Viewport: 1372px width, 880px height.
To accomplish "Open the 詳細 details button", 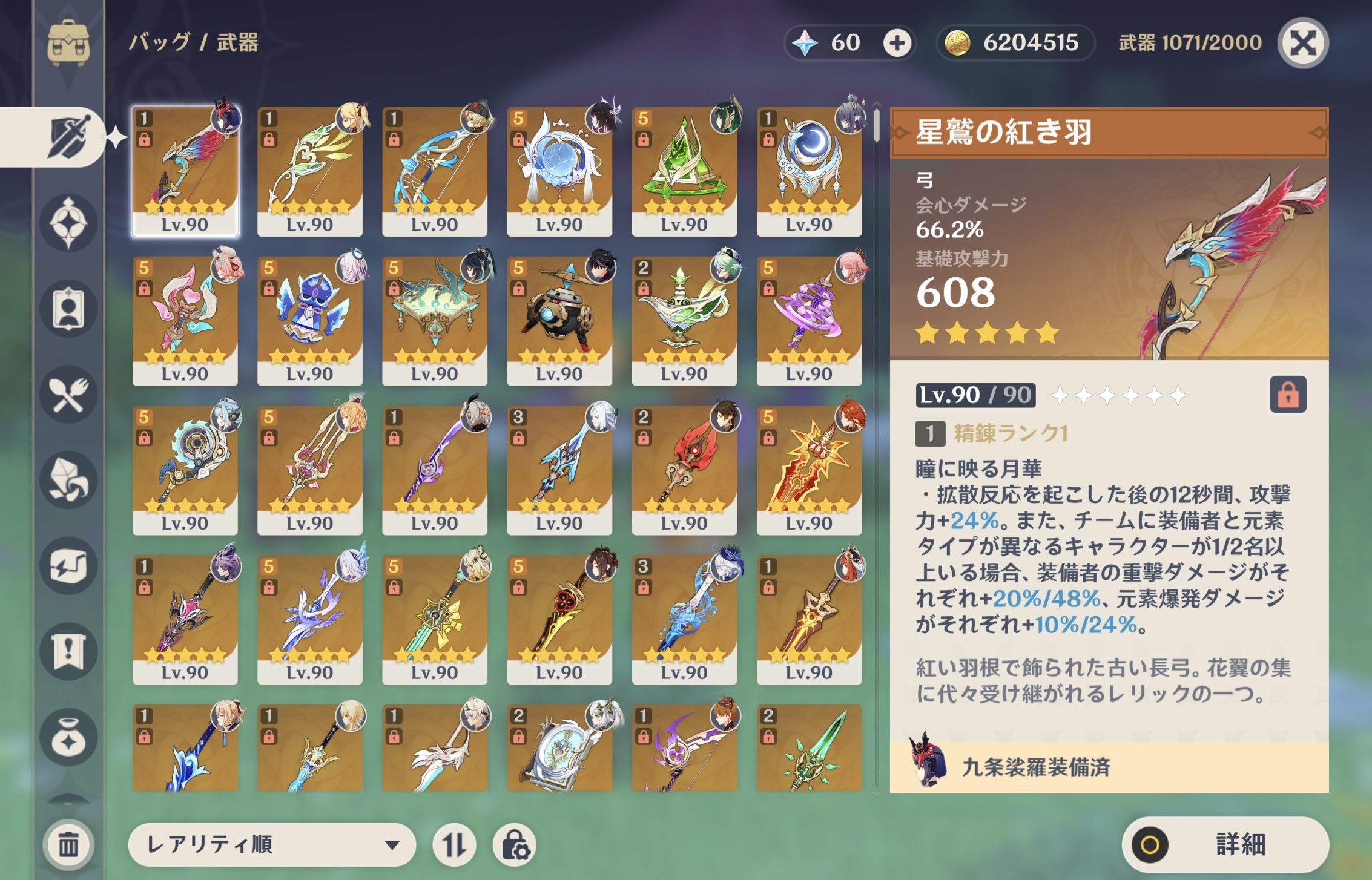I will pos(1225,844).
